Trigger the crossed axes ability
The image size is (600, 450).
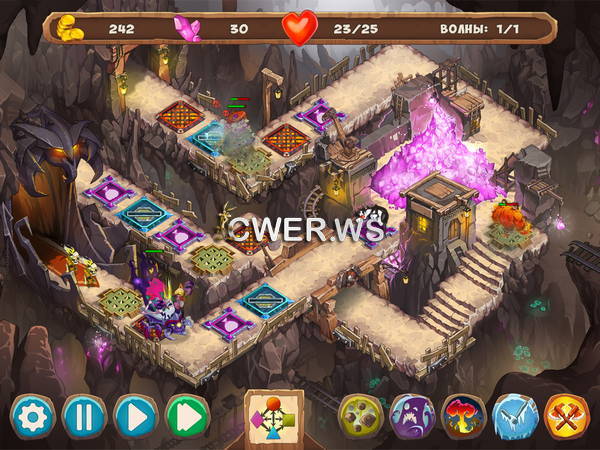click(x=566, y=415)
